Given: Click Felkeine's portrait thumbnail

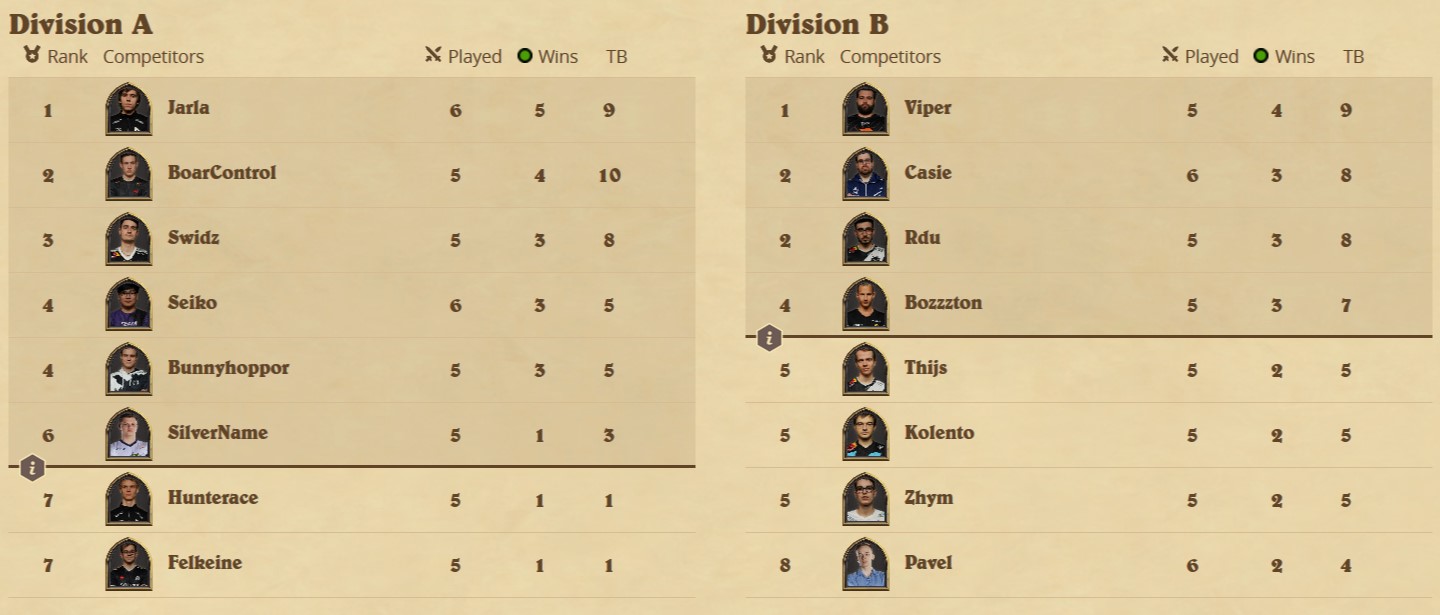Looking at the screenshot, I should tap(128, 564).
